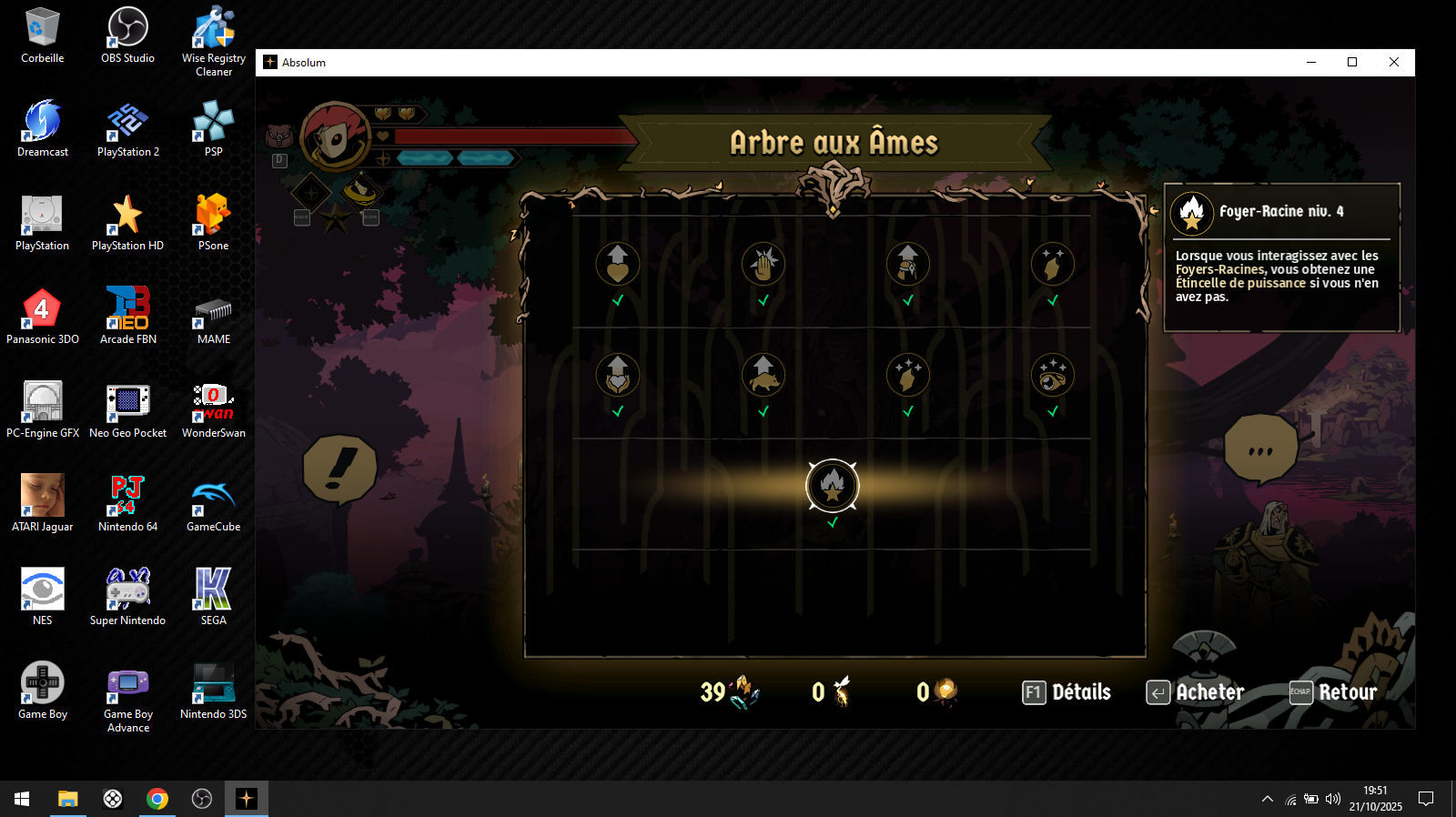The image size is (1456, 817).
Task: Choose the open hand burst node
Action: (x=763, y=264)
